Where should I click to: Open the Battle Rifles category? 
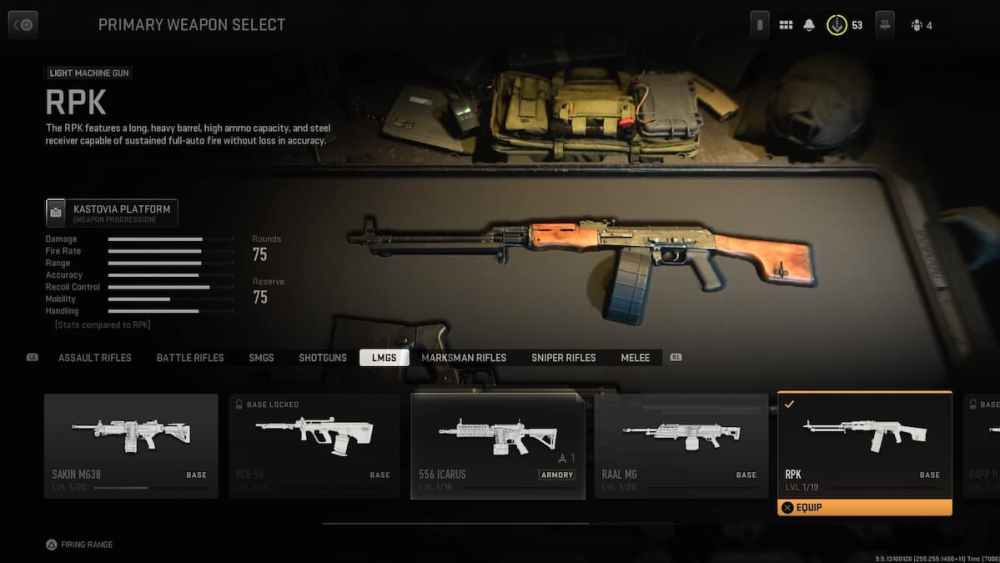[190, 358]
